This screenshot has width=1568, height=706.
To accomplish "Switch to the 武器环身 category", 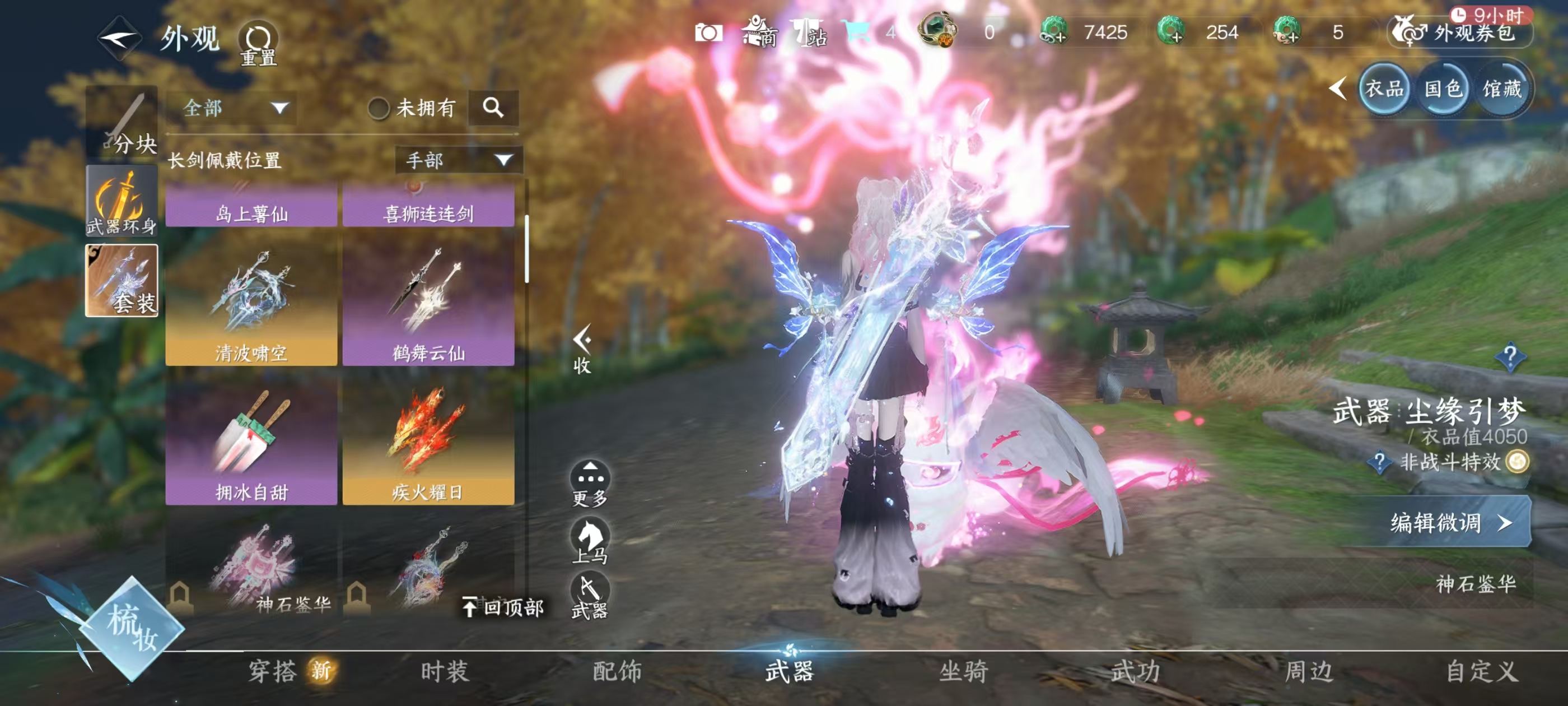I will pos(122,201).
